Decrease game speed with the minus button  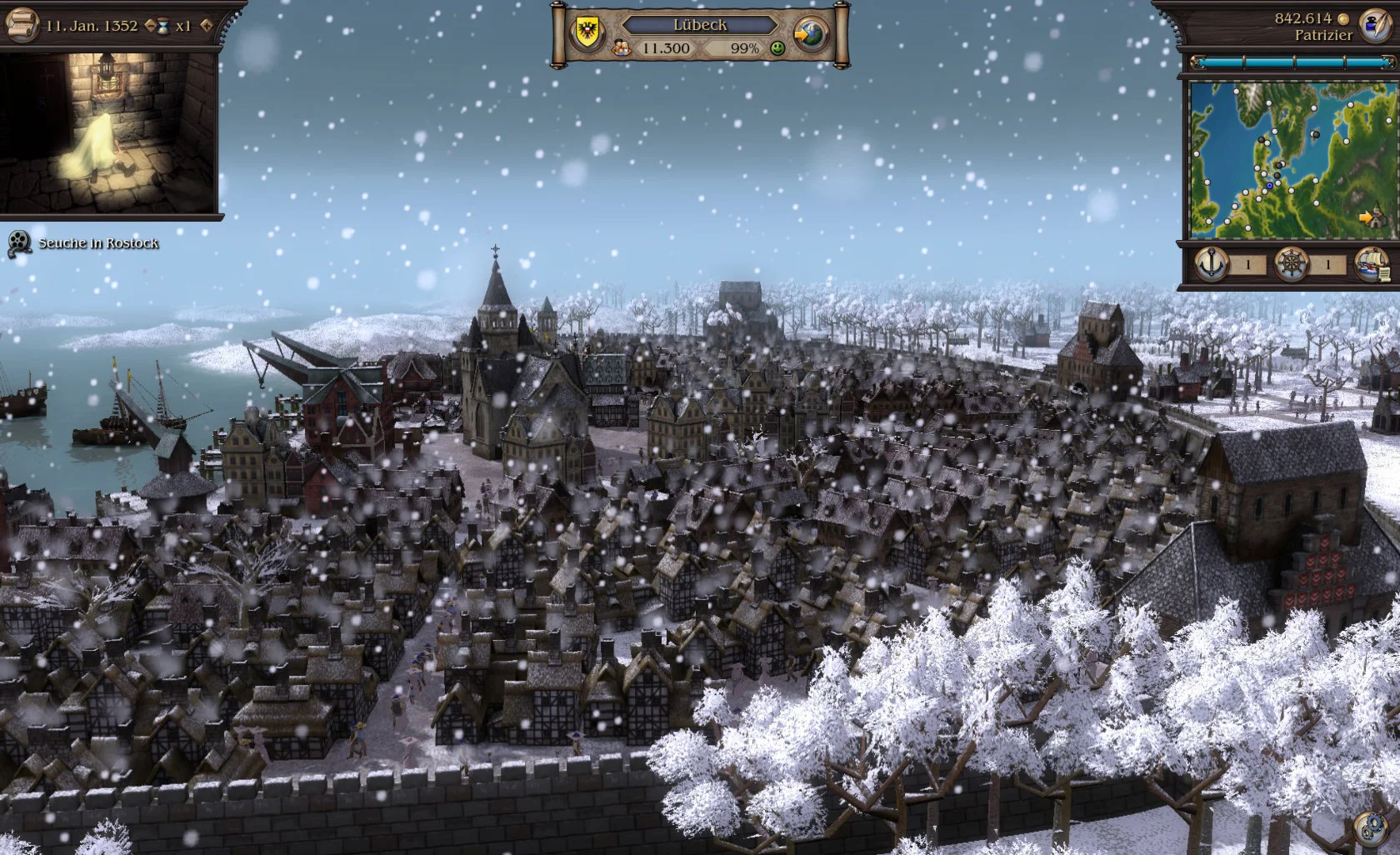coord(151,26)
